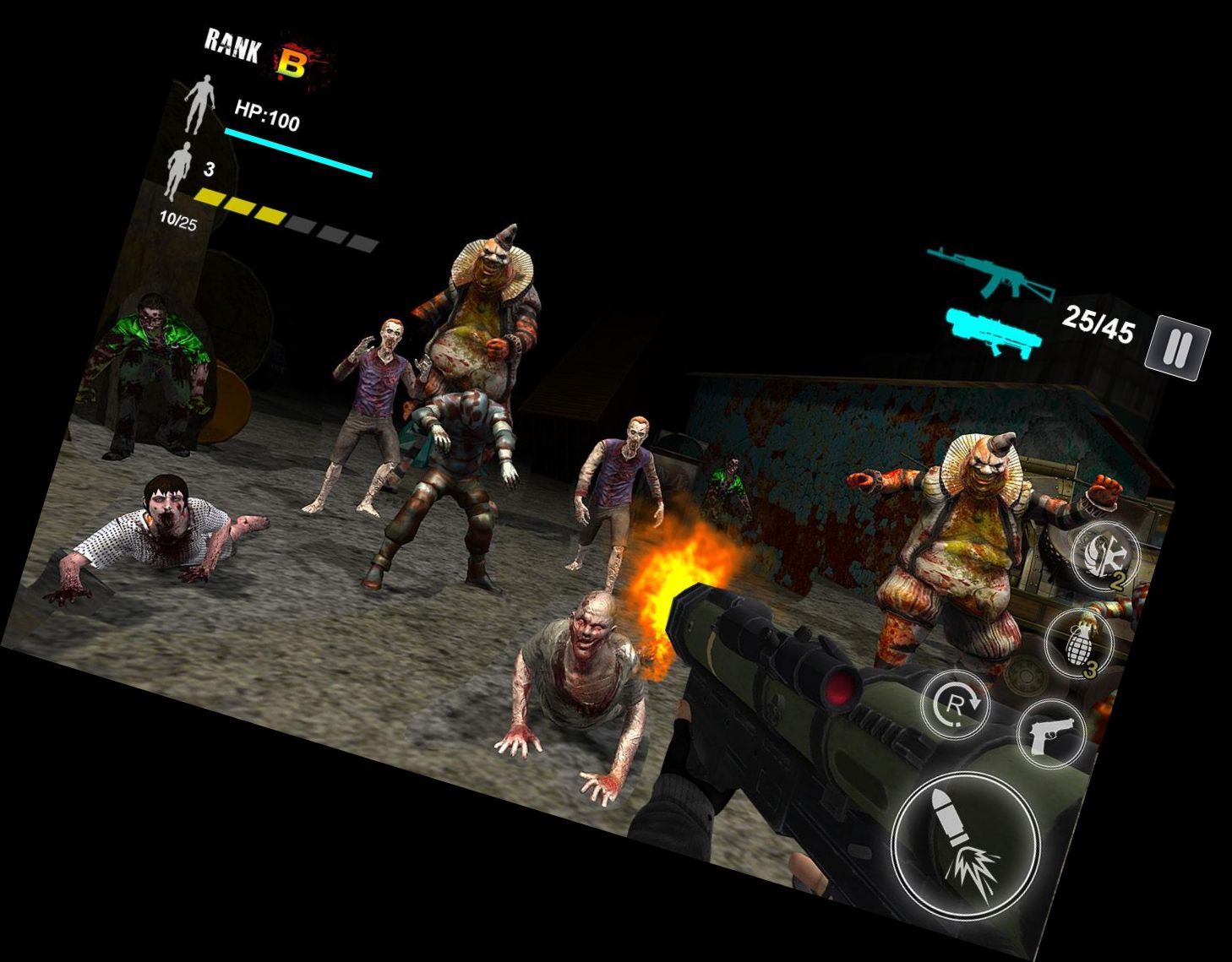Check ammo by tapping 25/45 counter
Image resolution: width=1232 pixels, height=962 pixels.
(1098, 322)
